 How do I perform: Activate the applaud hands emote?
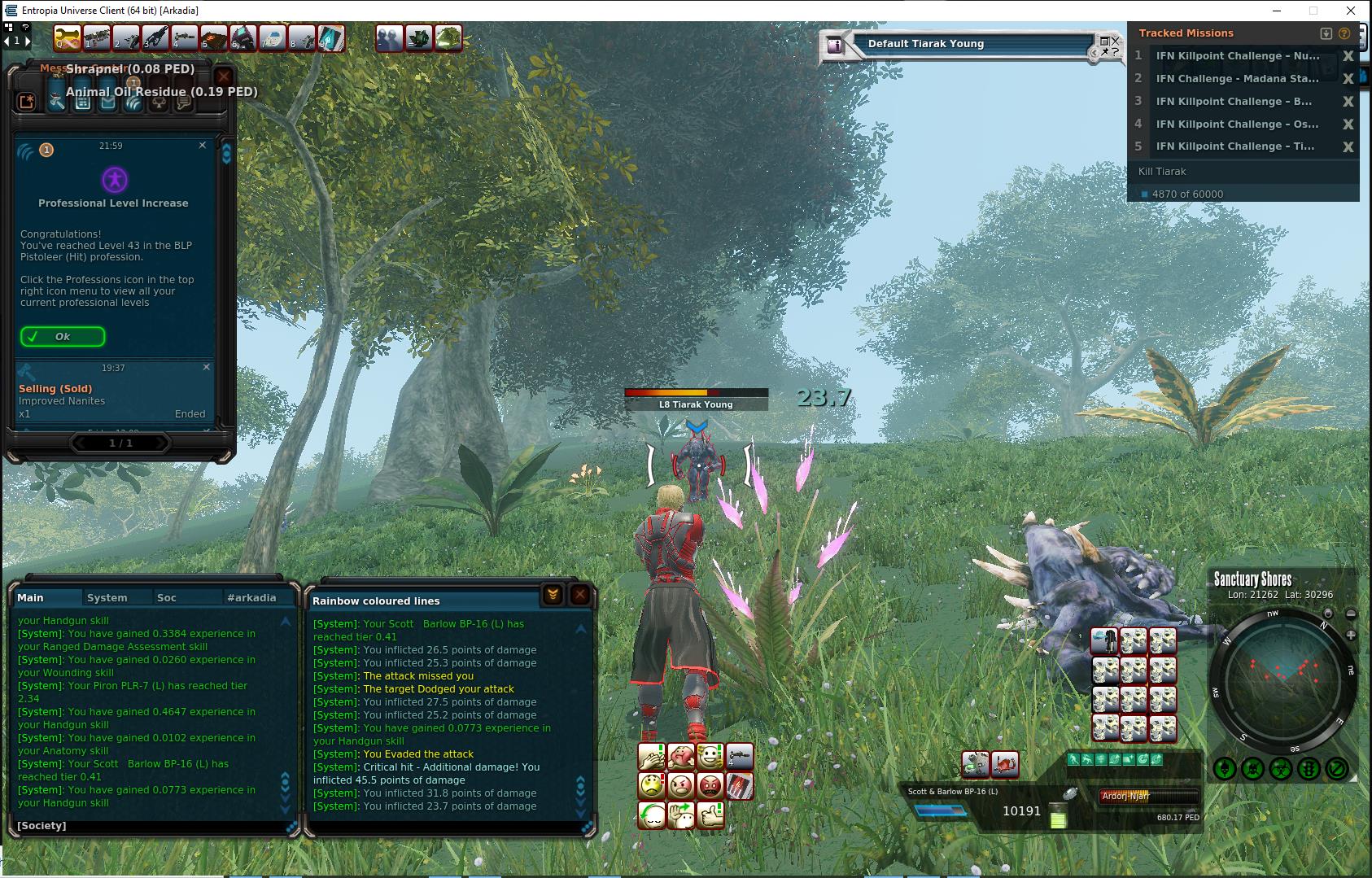click(652, 758)
